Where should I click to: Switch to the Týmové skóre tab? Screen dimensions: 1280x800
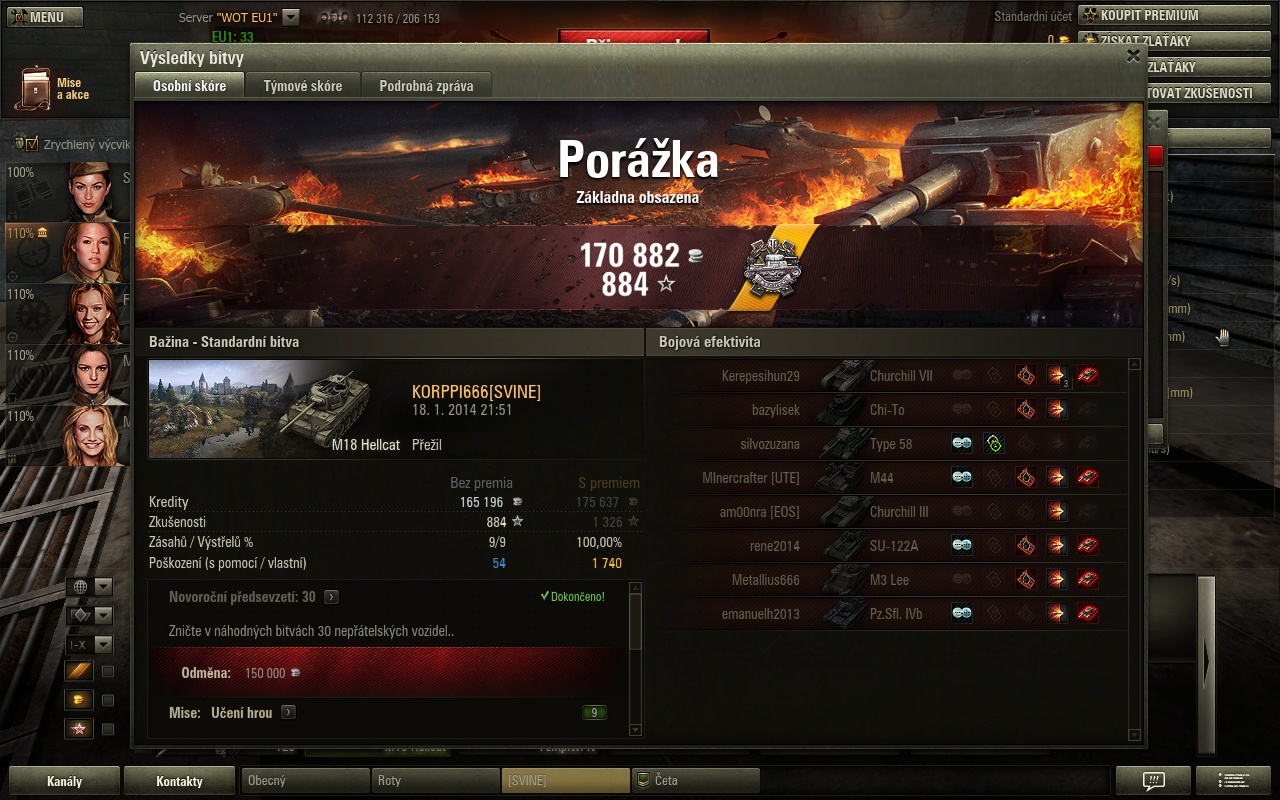click(303, 86)
